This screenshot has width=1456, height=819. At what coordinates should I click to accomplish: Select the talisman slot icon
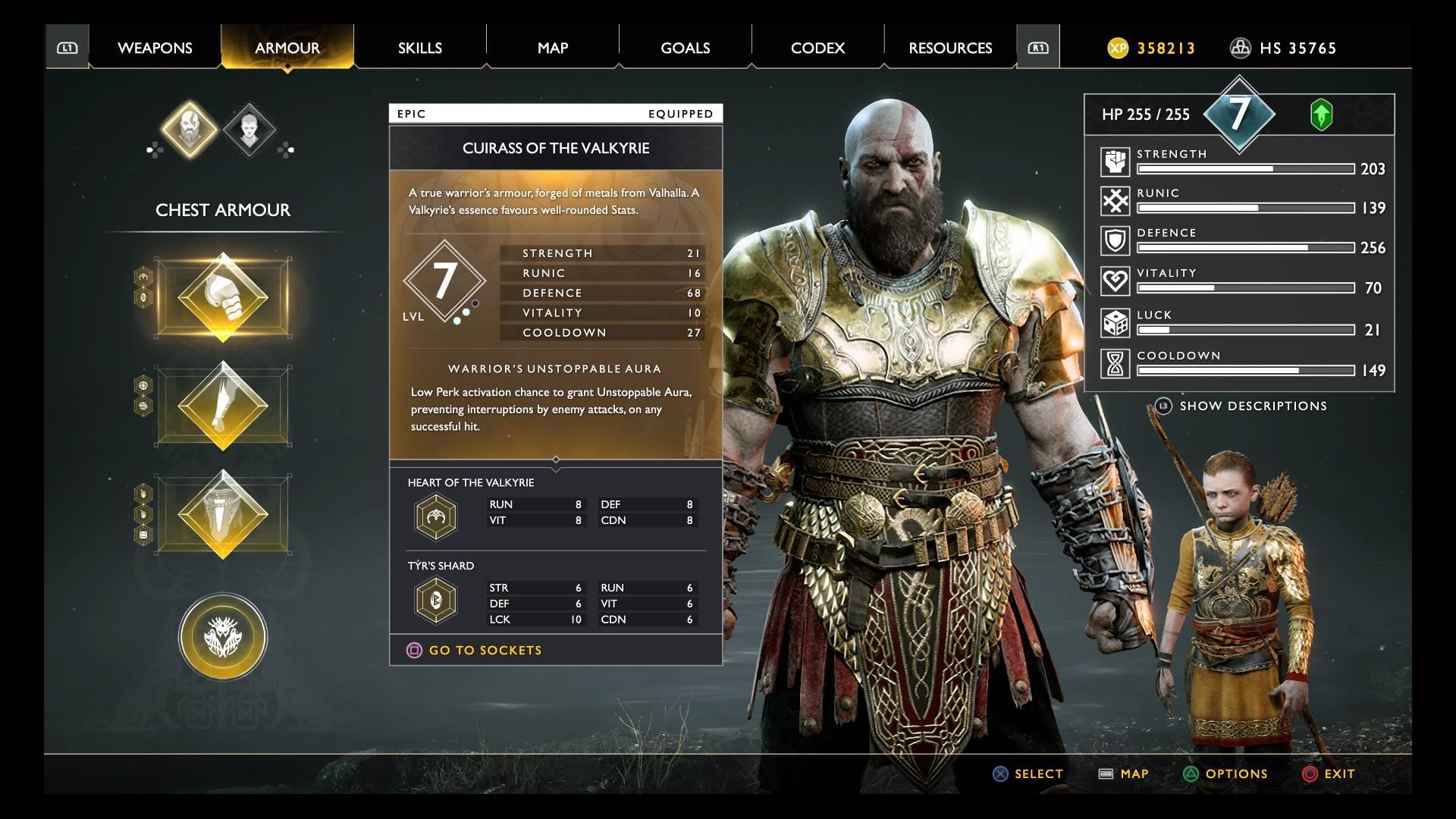click(222, 637)
